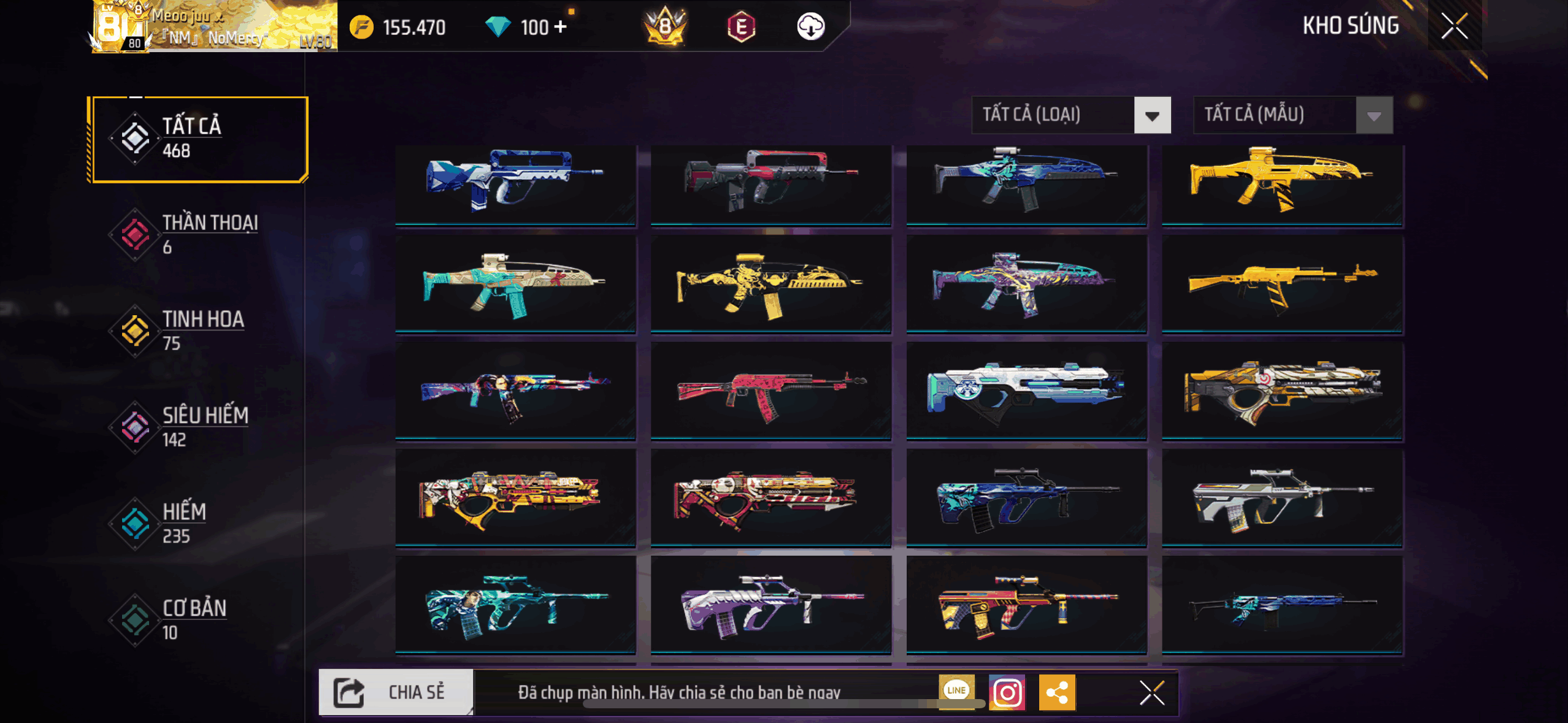The width and height of the screenshot is (1568, 723).
Task: Choose the Cơ Bản rarity tab
Action: pyautogui.click(x=198, y=619)
